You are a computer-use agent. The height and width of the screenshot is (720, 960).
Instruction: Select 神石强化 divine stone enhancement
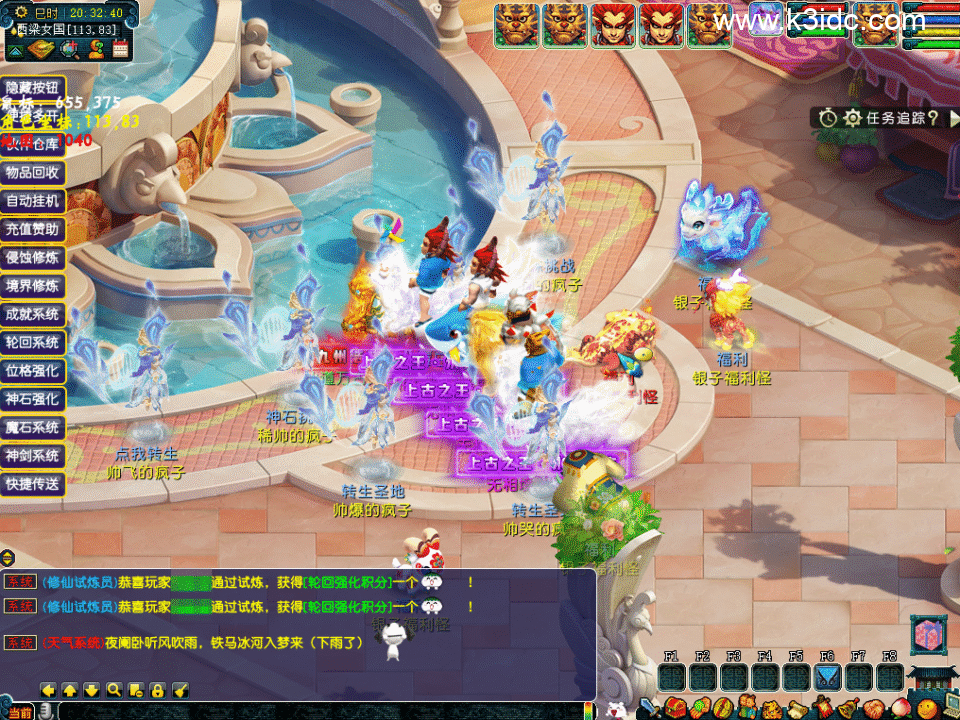(33, 398)
